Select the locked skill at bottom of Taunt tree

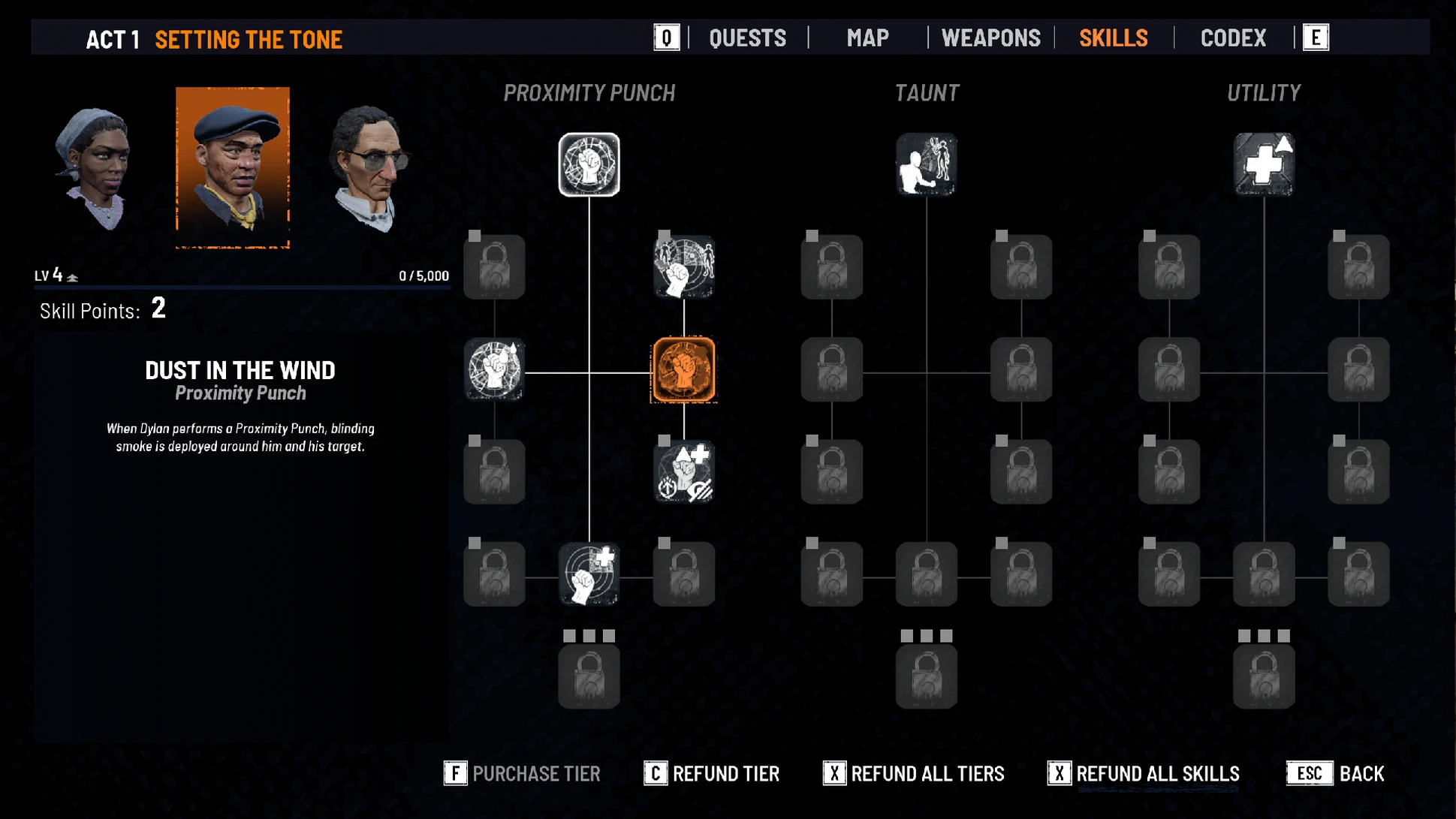pyautogui.click(x=926, y=677)
